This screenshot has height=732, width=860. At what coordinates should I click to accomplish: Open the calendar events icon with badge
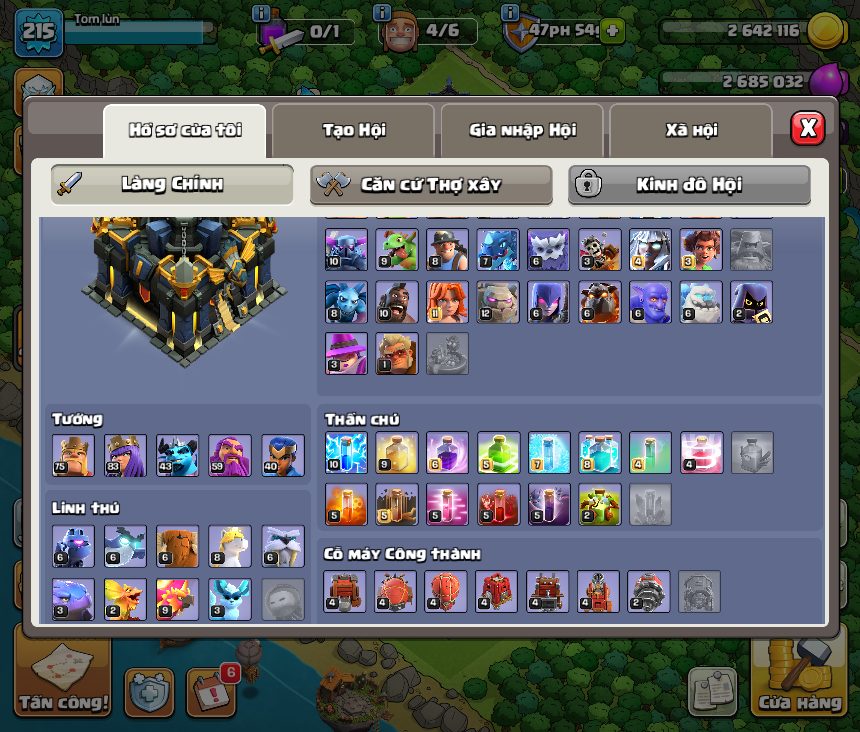pos(211,690)
